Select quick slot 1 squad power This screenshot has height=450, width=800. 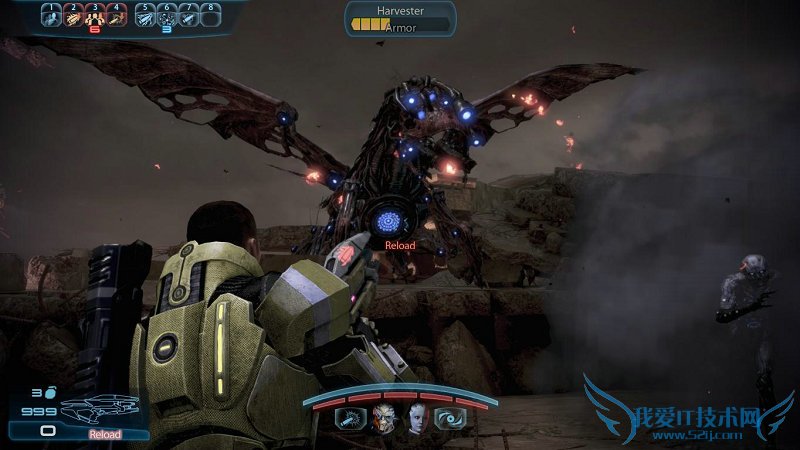51,15
